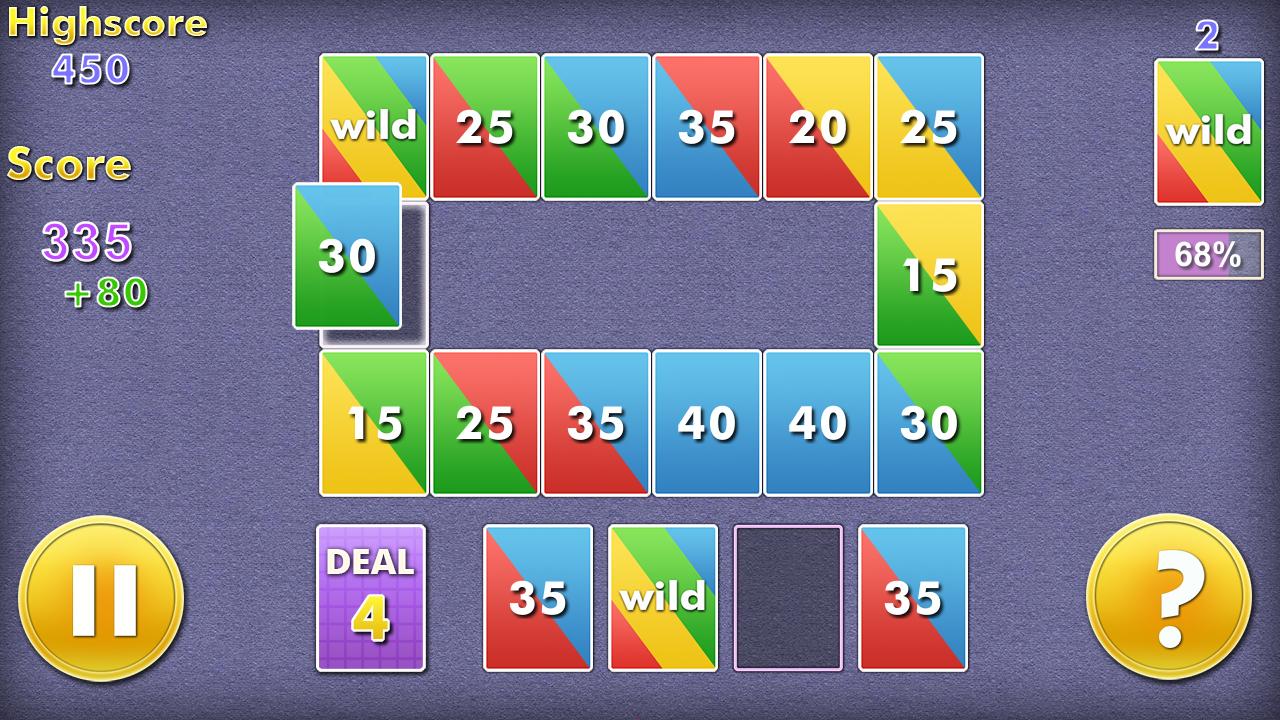This screenshot has height=720, width=1280.
Task: Click the empty card slot in your hand
Action: click(787, 595)
